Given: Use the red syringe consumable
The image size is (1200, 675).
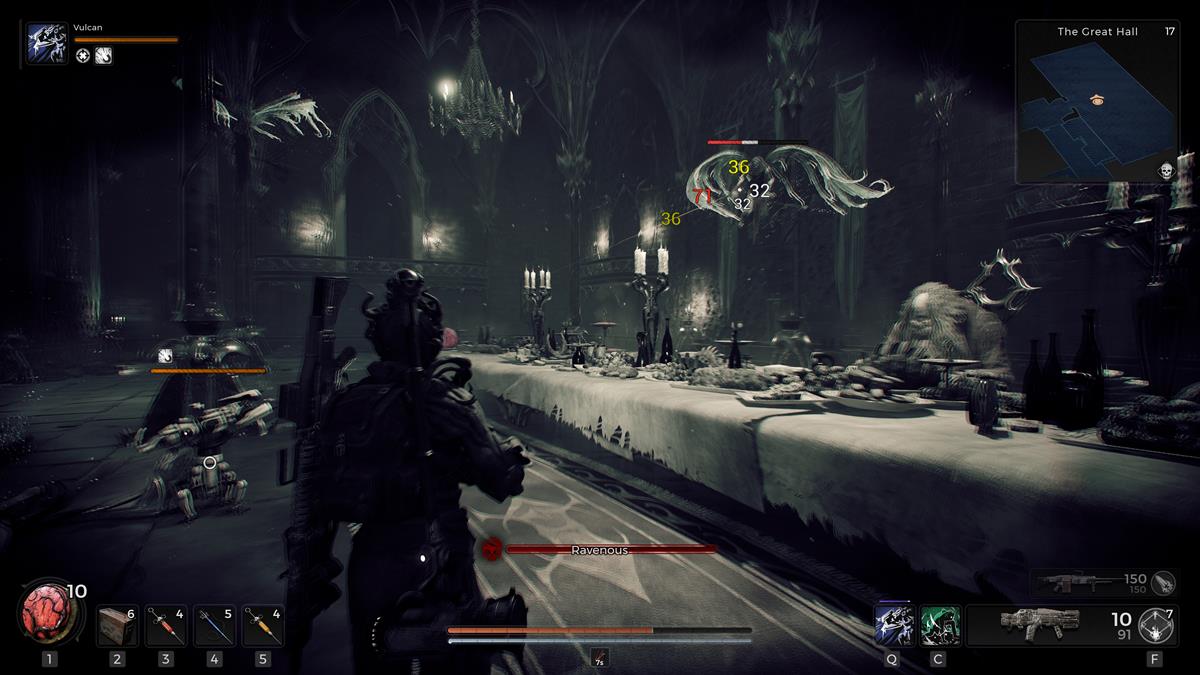Looking at the screenshot, I should pos(166,626).
